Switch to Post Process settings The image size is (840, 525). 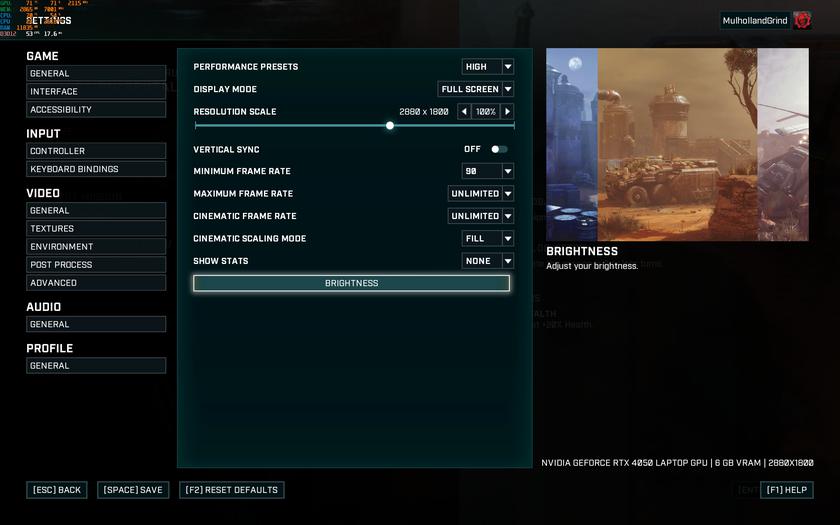coord(96,265)
